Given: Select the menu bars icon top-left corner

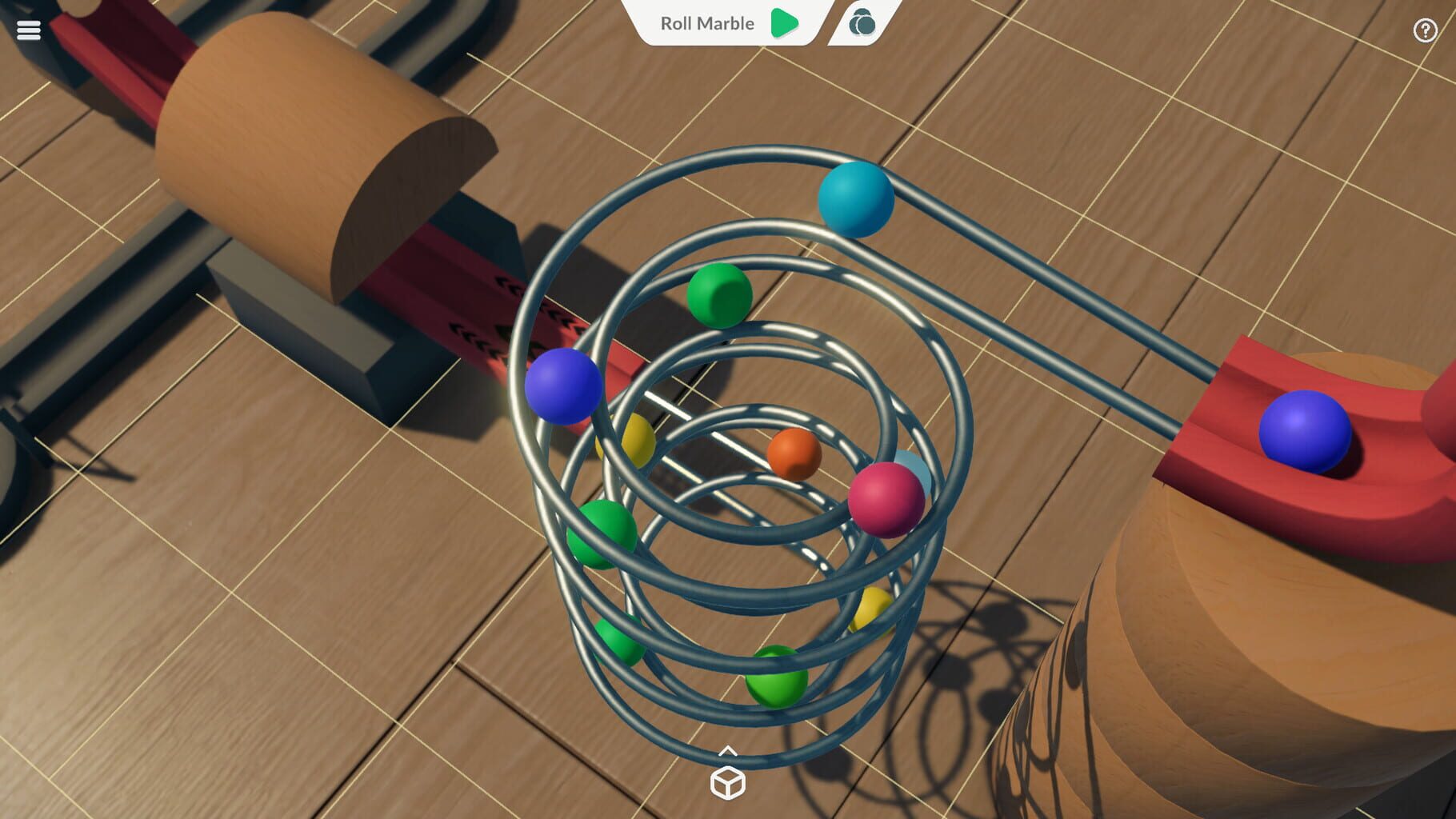Looking at the screenshot, I should click(29, 29).
